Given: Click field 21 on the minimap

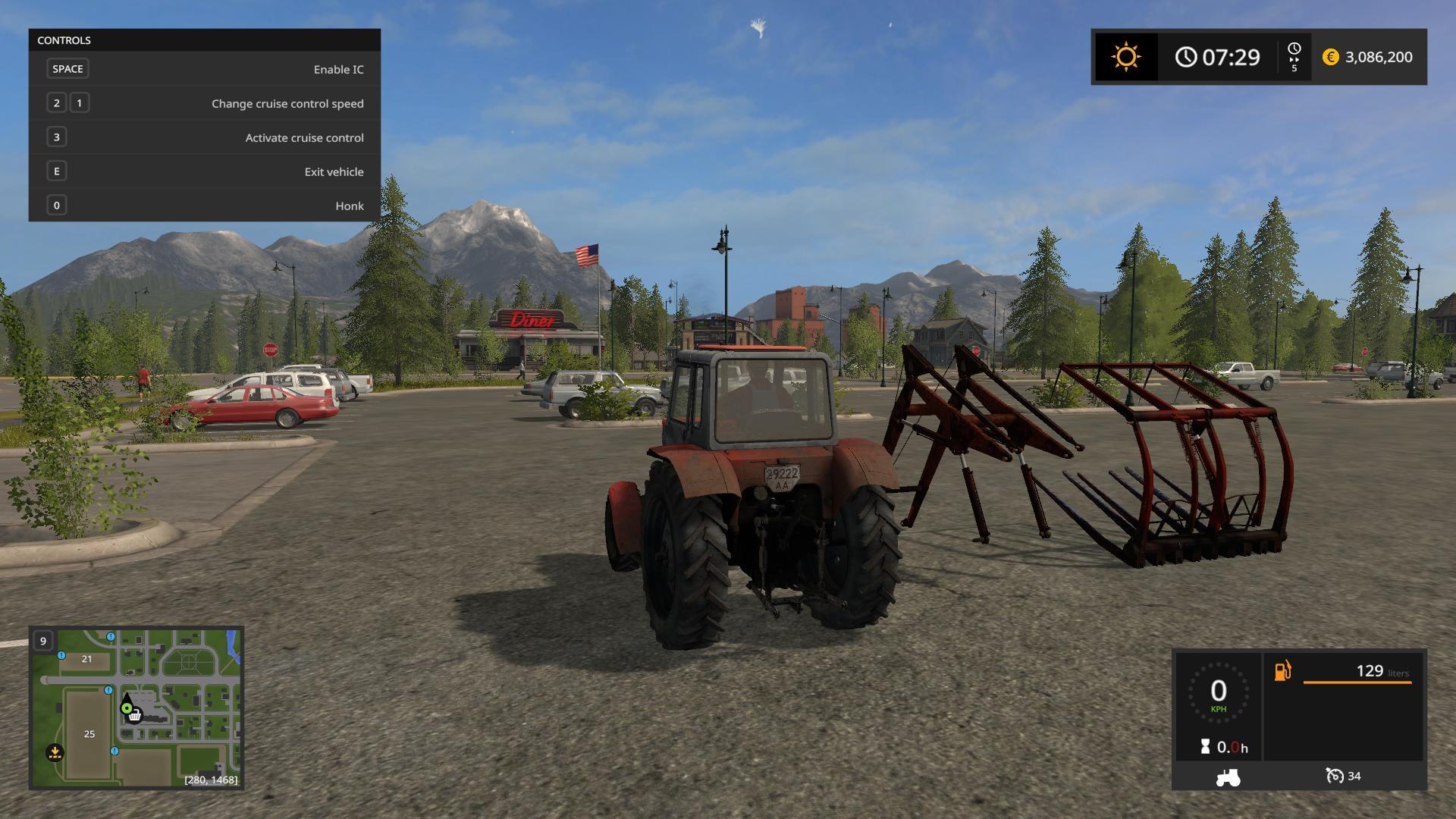Looking at the screenshot, I should [86, 659].
